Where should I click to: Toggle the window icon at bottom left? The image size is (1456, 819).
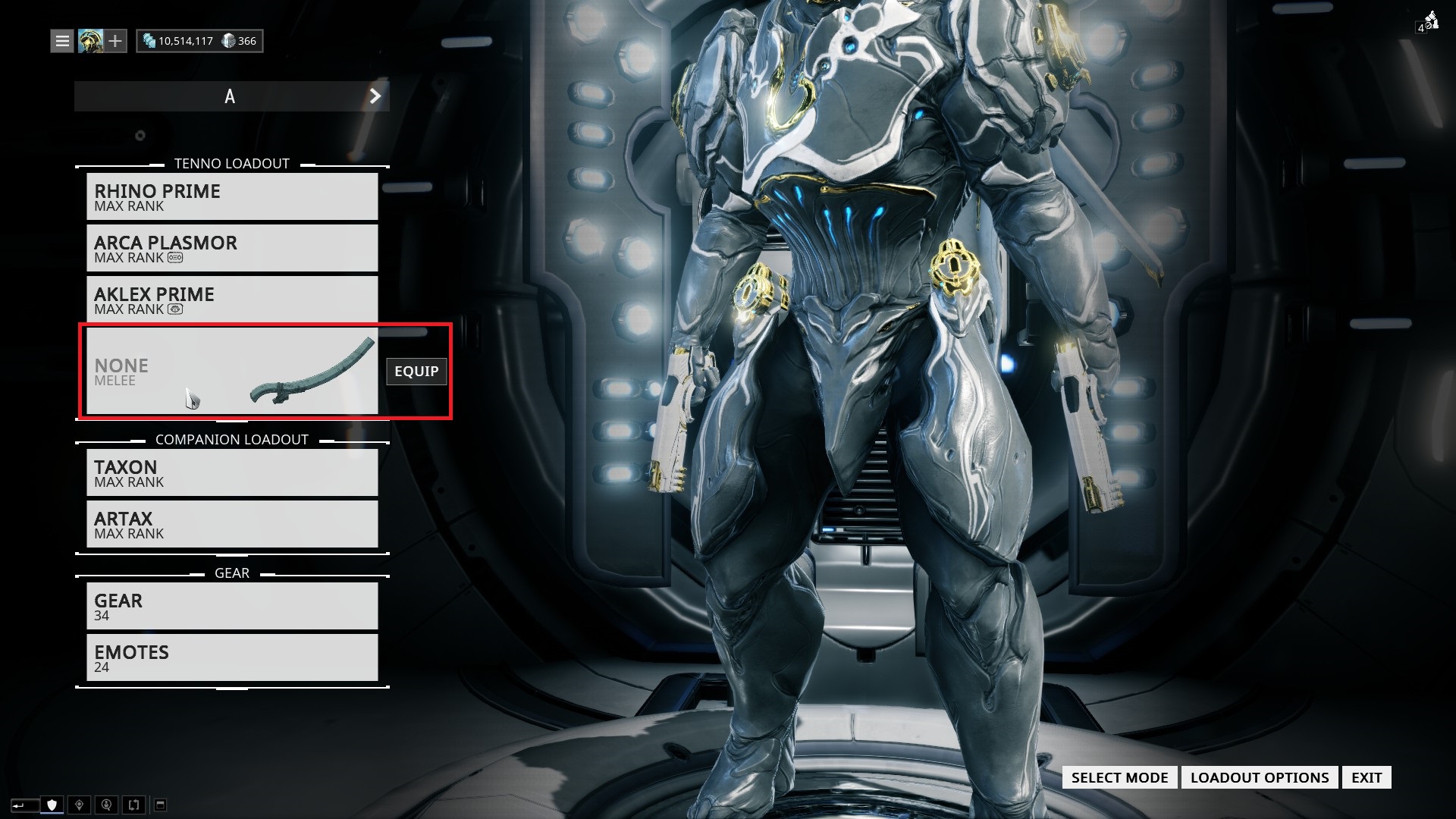coord(160,804)
